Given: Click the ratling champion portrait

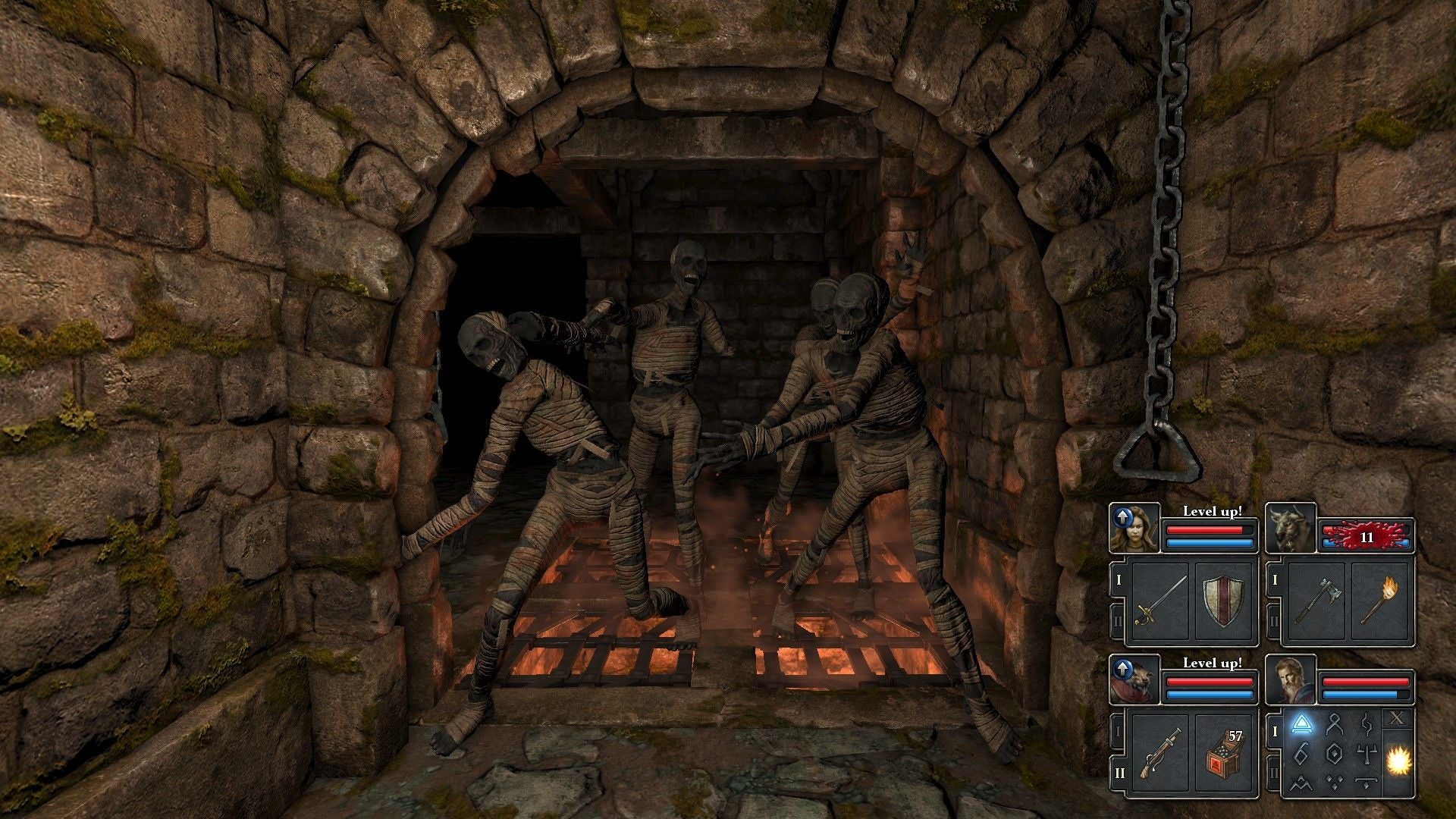Looking at the screenshot, I should (x=1134, y=679).
